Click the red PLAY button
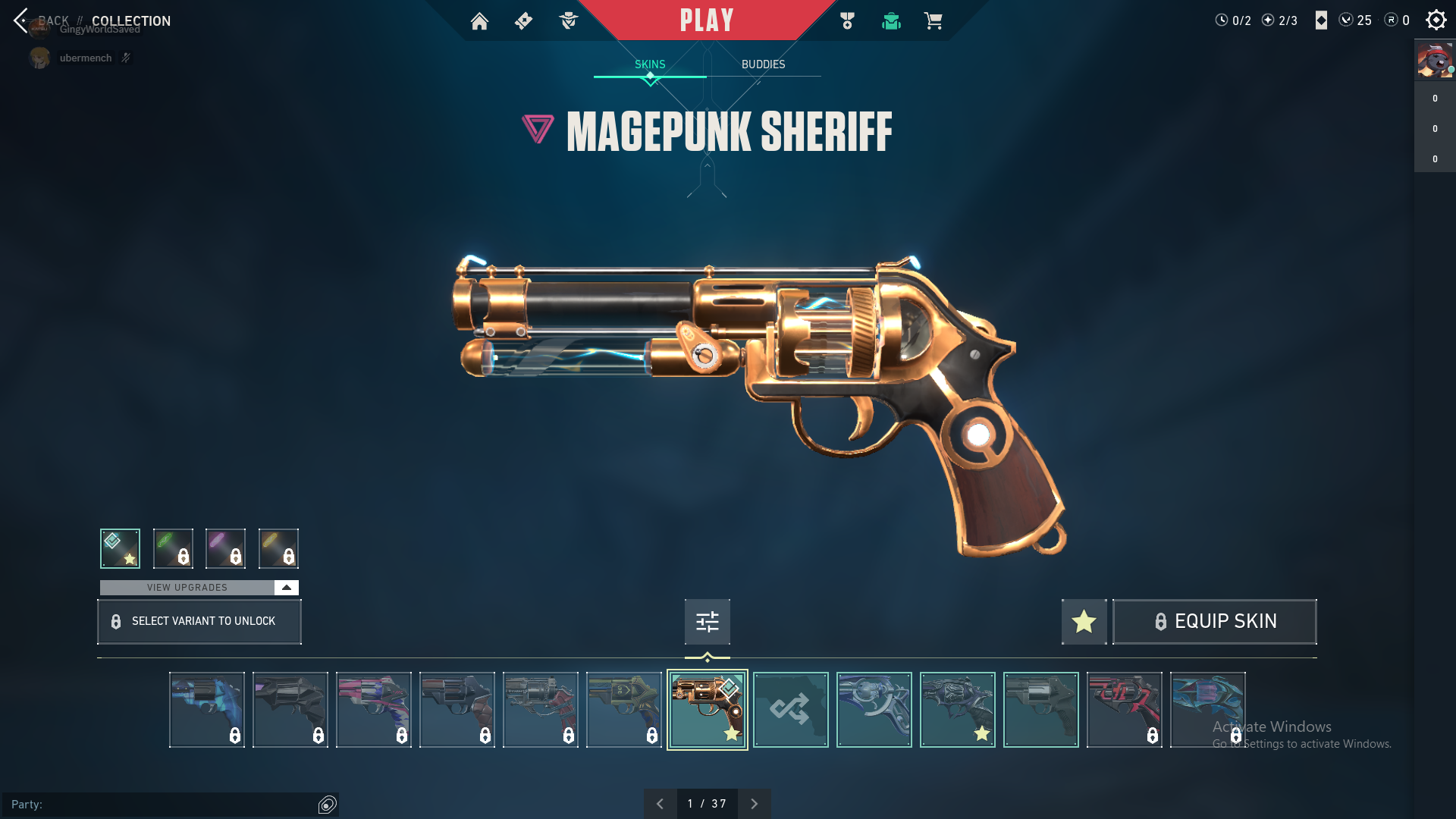The width and height of the screenshot is (1456, 819). 707,20
